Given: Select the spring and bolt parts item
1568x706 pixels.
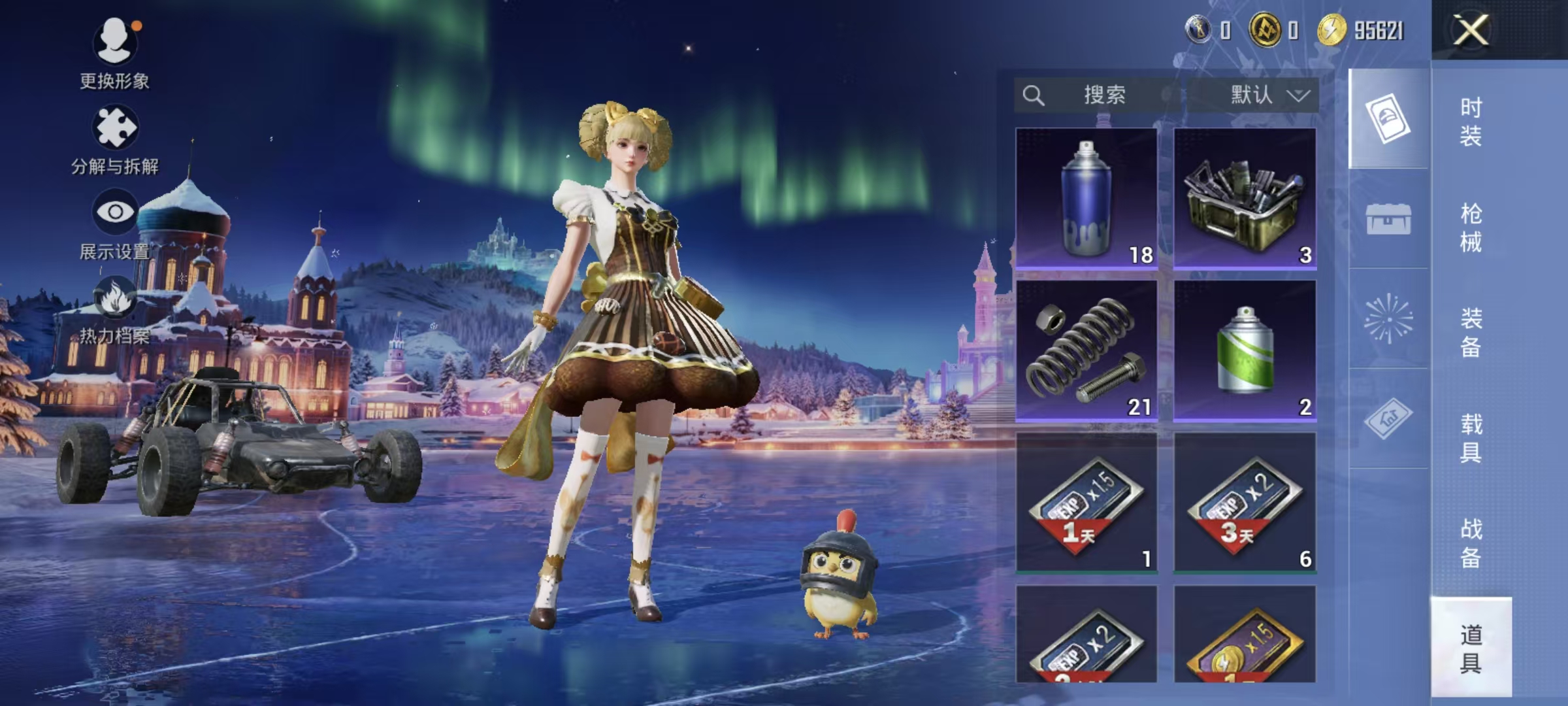Looking at the screenshot, I should 1086,350.
